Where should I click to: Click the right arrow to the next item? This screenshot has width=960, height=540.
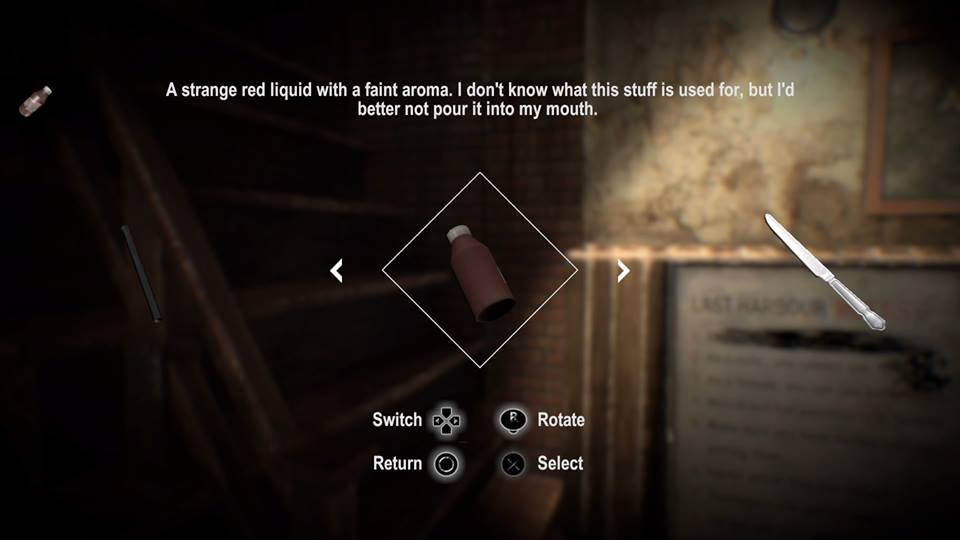623,270
